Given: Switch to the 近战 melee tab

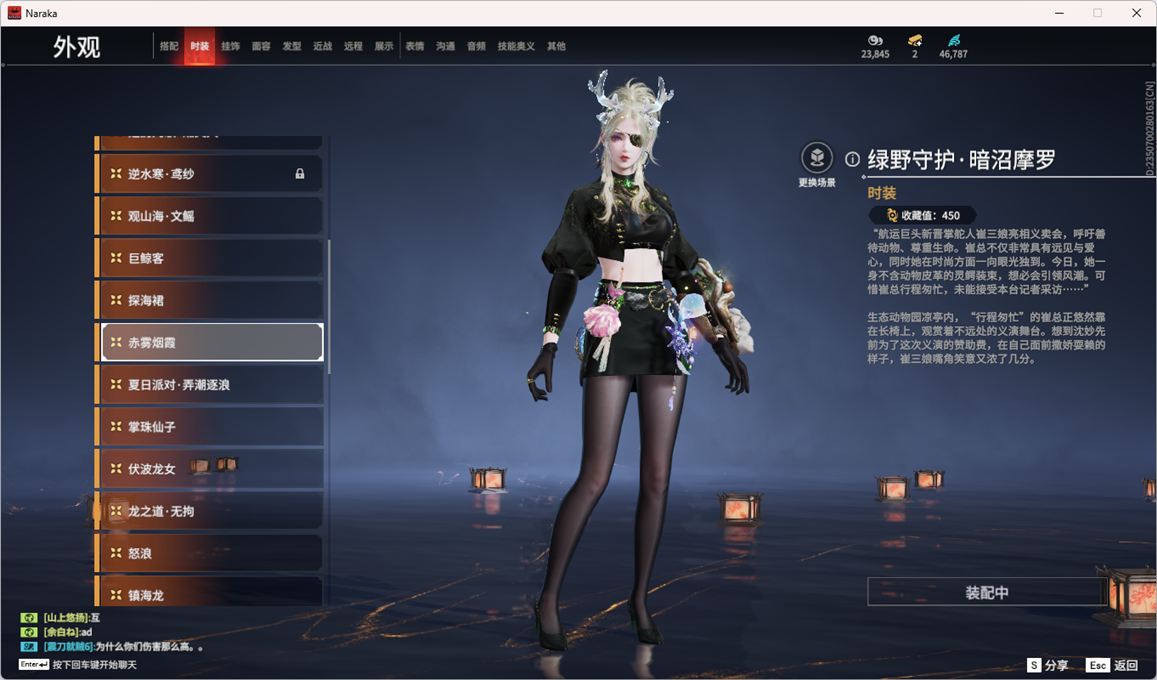Looking at the screenshot, I should [322, 46].
